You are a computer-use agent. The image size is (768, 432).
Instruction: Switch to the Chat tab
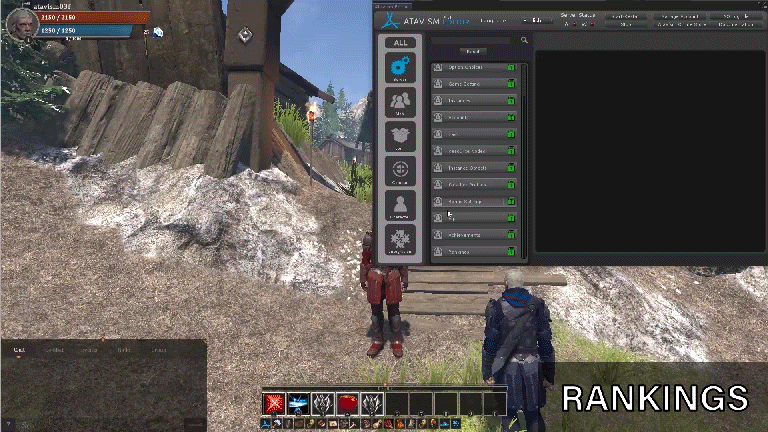pos(18,351)
